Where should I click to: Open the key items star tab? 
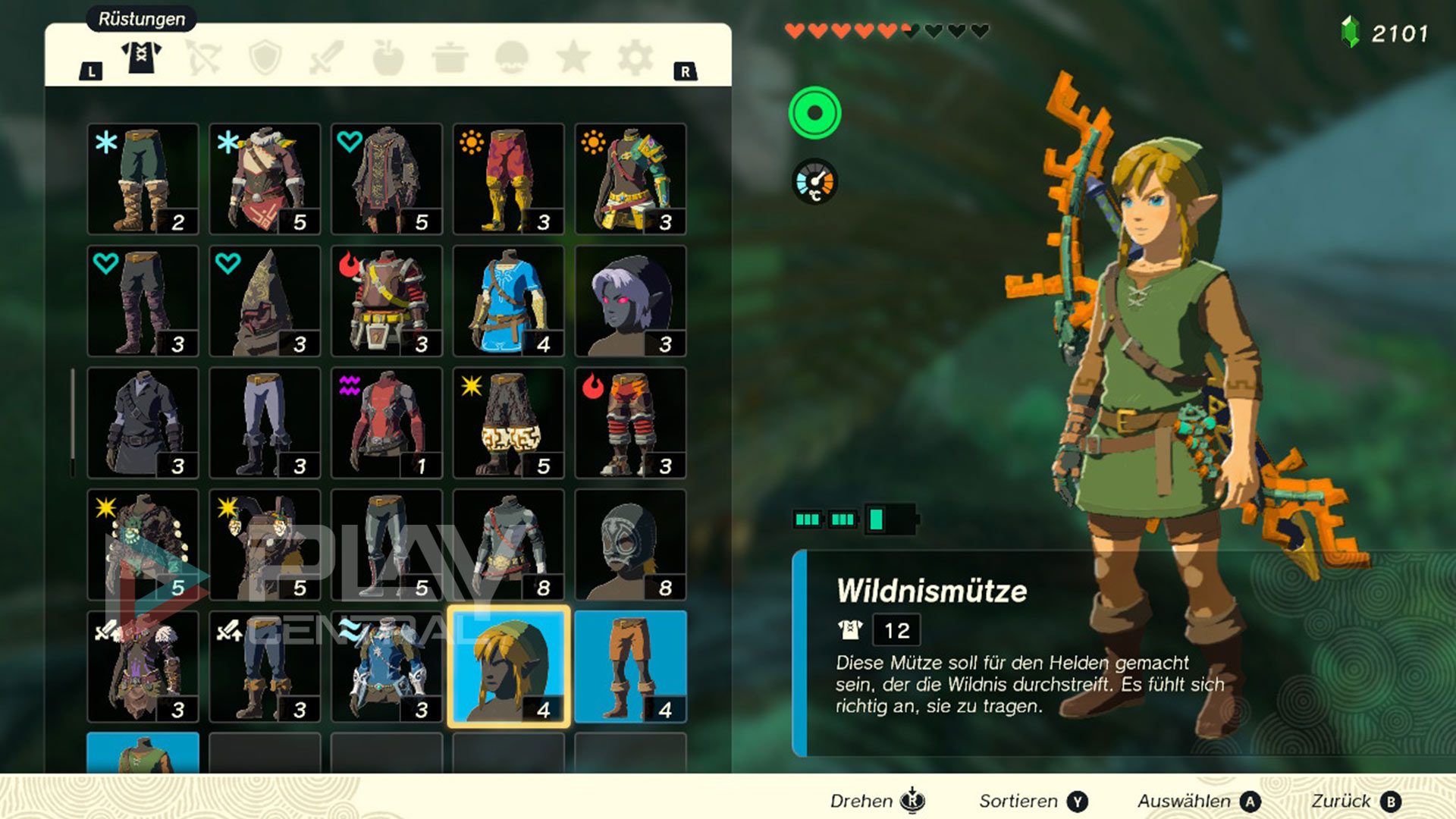click(x=573, y=58)
